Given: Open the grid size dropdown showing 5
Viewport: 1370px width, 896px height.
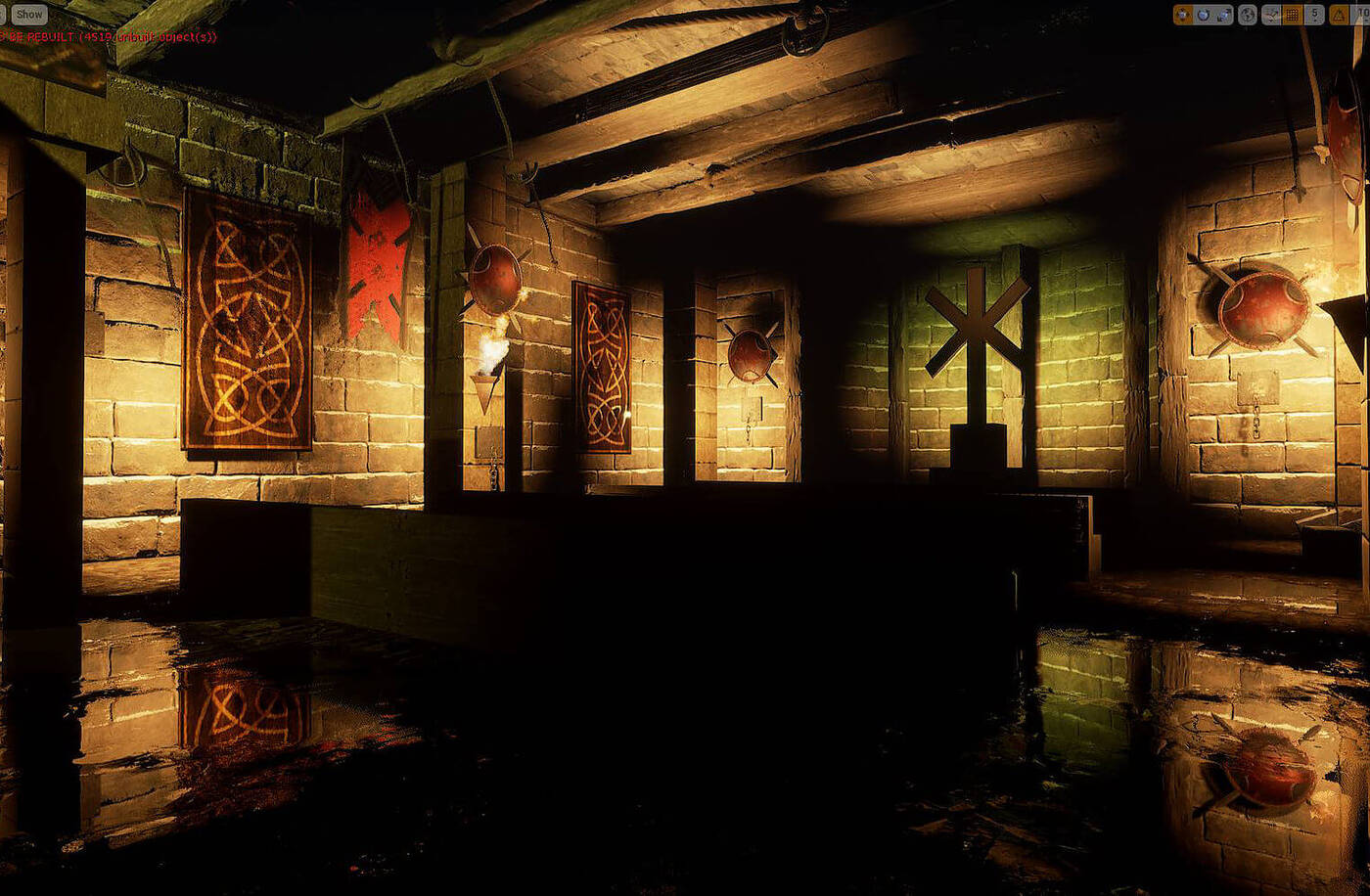Looking at the screenshot, I should pyautogui.click(x=1315, y=14).
